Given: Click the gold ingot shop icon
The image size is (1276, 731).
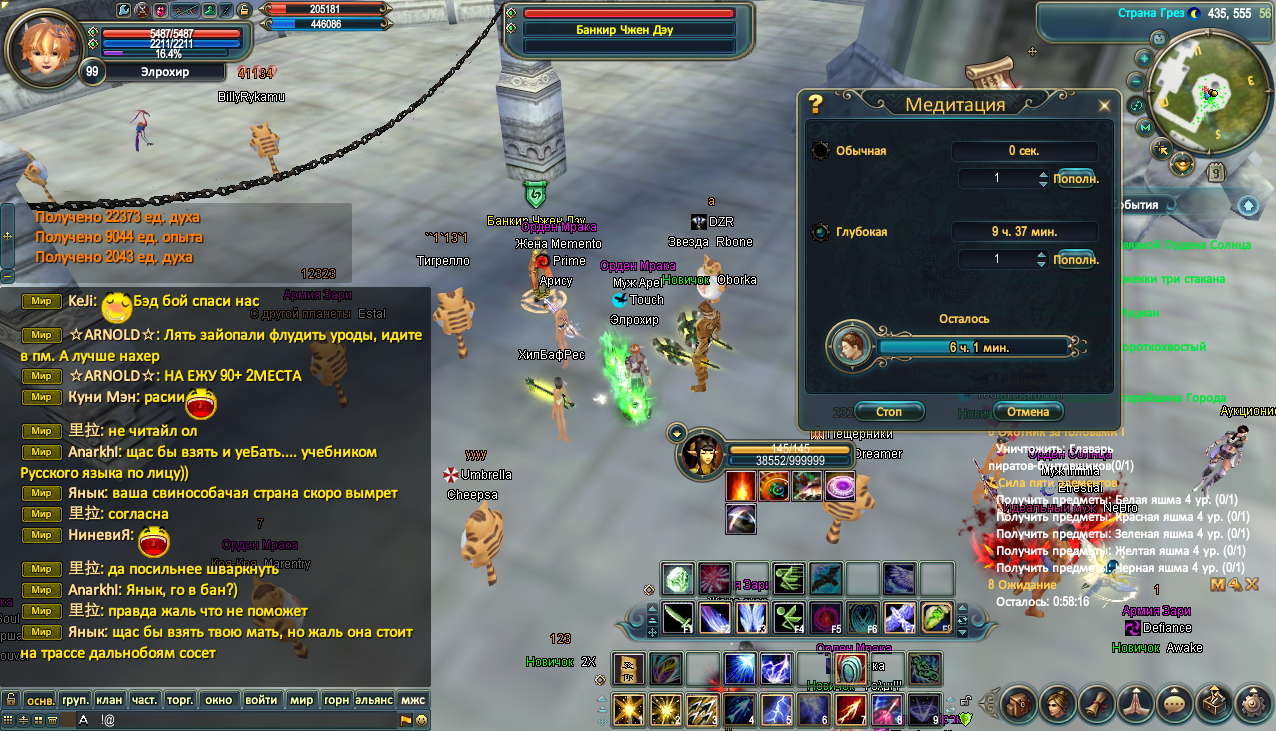Looking at the screenshot, I should [x=1183, y=163].
